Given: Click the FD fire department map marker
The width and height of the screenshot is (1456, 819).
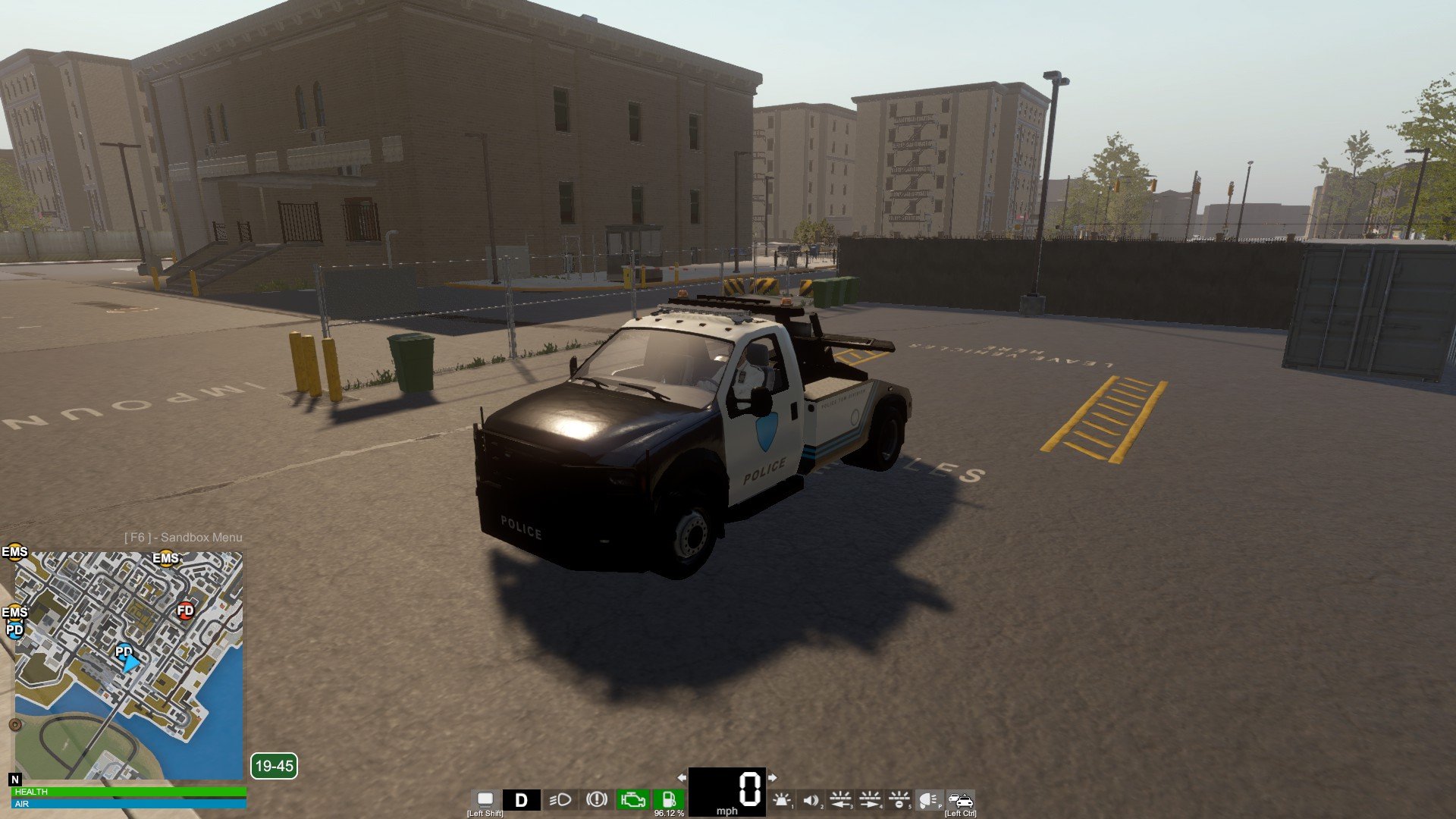Looking at the screenshot, I should (185, 610).
